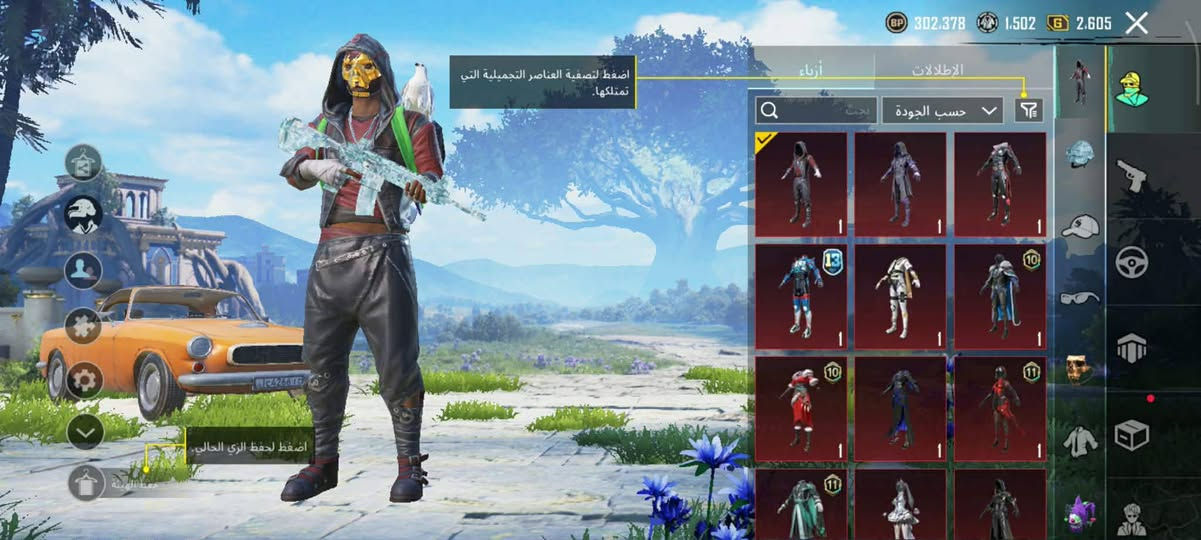Switch to the الإطلالات tab

click(937, 70)
